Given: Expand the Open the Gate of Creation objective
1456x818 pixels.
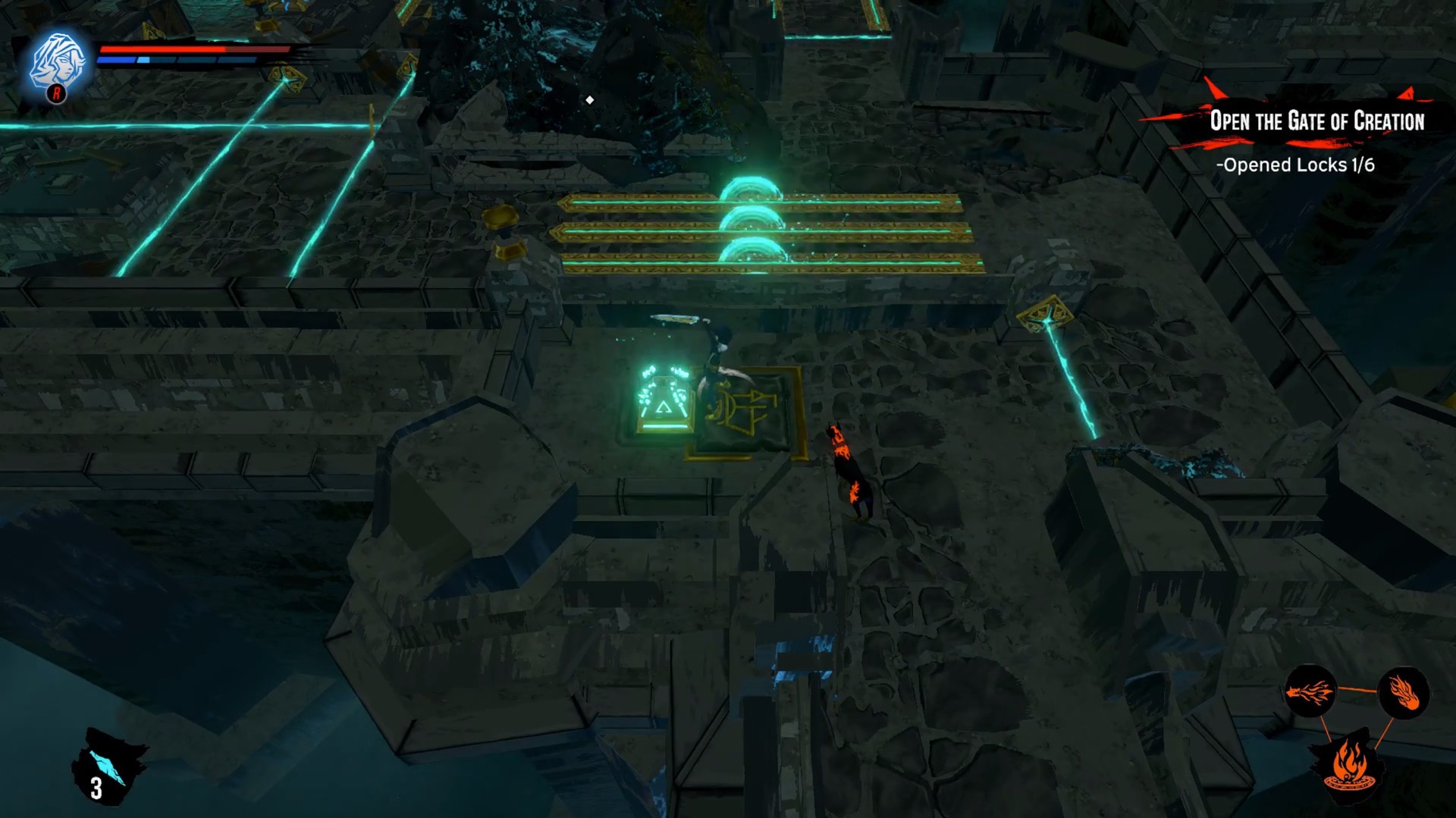Looking at the screenshot, I should pos(1318,120).
